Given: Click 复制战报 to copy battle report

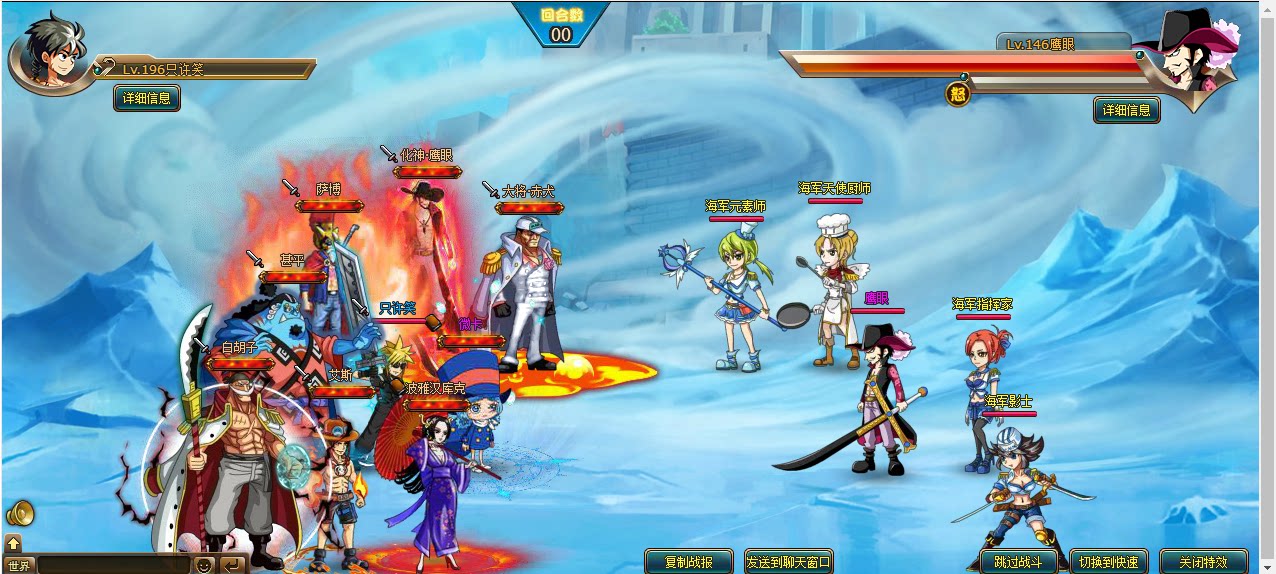Looking at the screenshot, I should (x=689, y=562).
